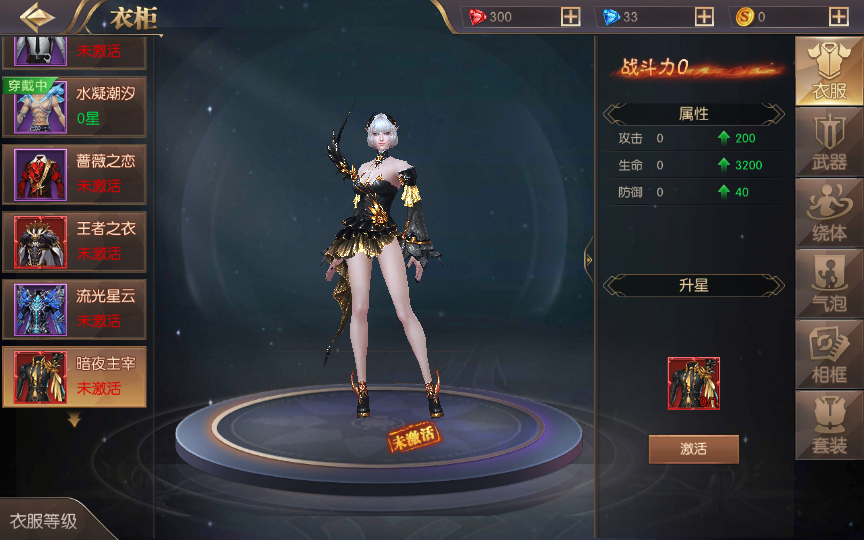Show more outfits with the down arrow

74,421
